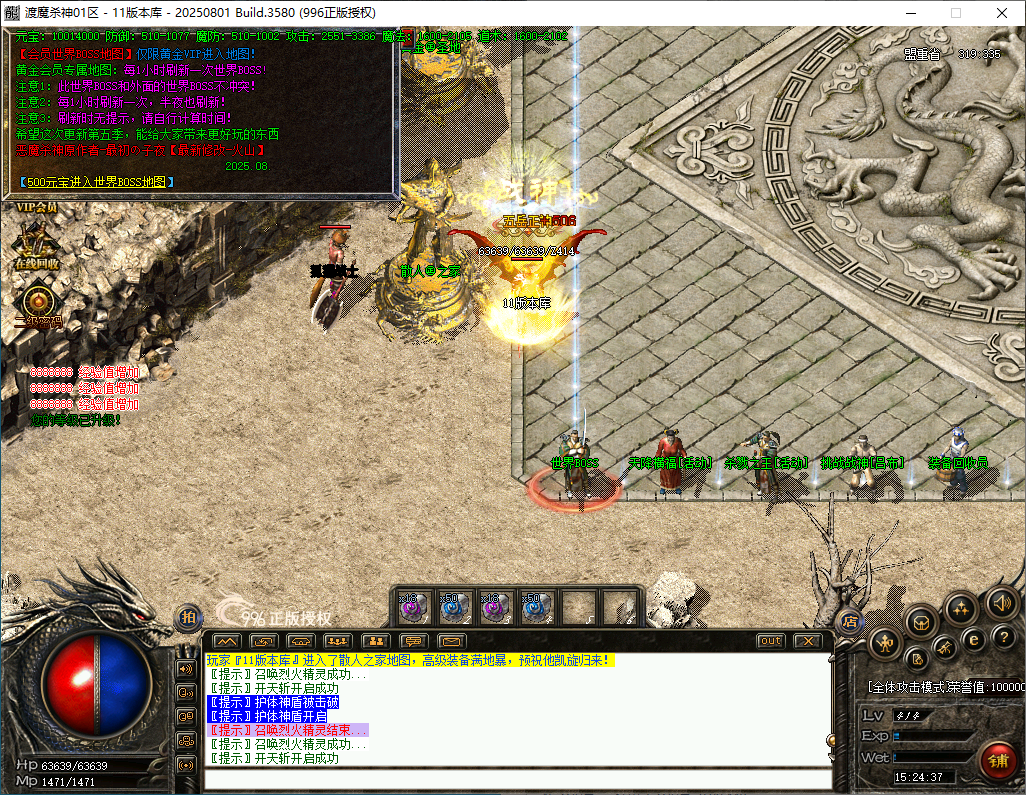Use the purple orb in hotbar slot 1
Viewport: 1026px width, 795px height.
tap(413, 606)
